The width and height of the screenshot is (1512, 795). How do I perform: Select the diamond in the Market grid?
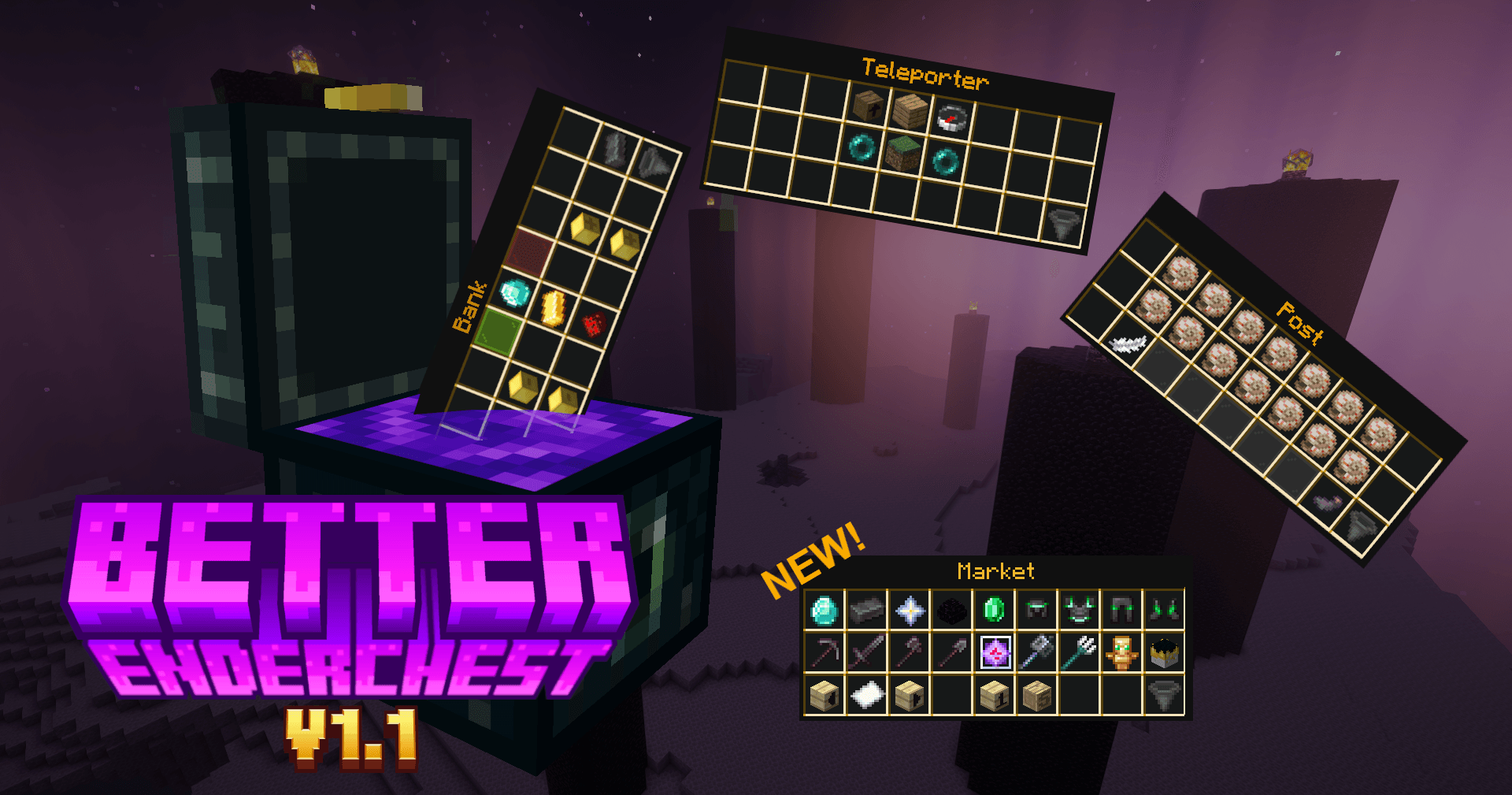[823, 611]
